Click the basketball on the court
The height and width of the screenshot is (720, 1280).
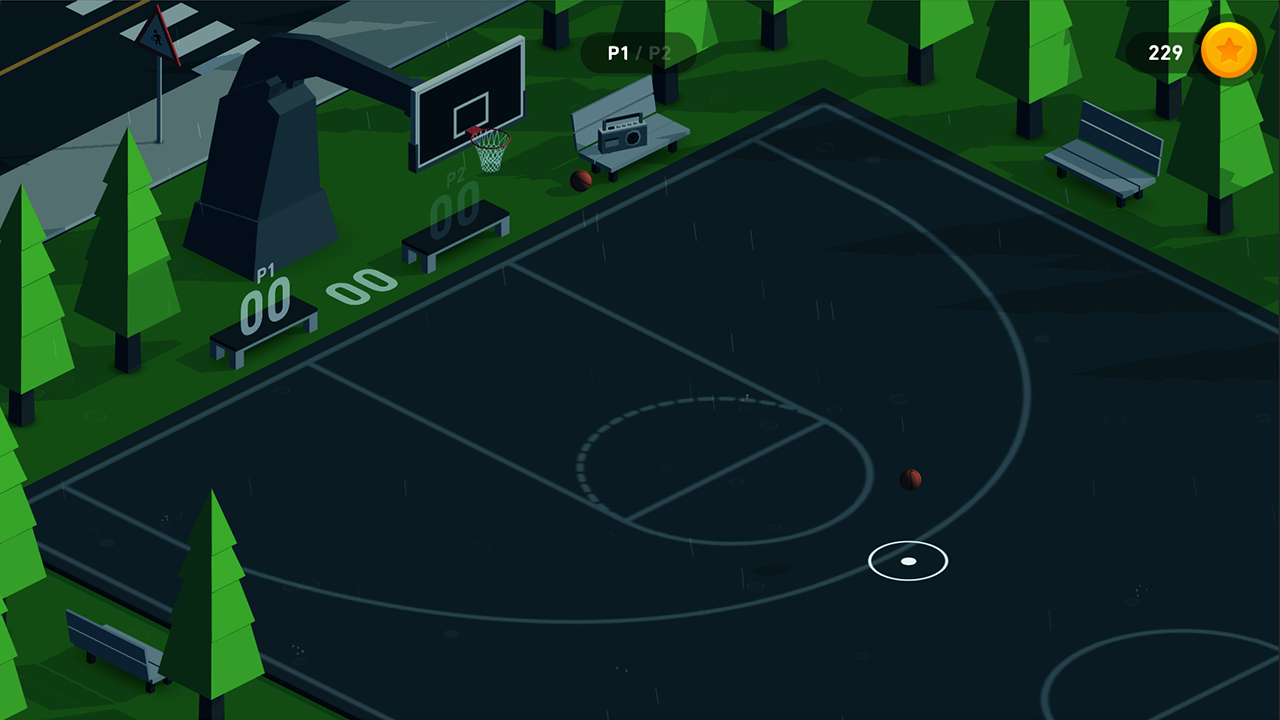[912, 479]
